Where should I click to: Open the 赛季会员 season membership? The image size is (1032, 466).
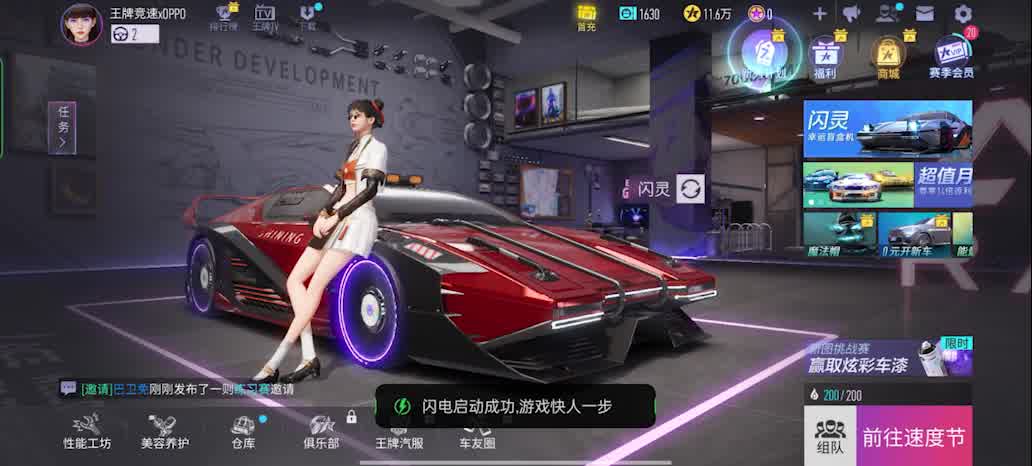(951, 56)
